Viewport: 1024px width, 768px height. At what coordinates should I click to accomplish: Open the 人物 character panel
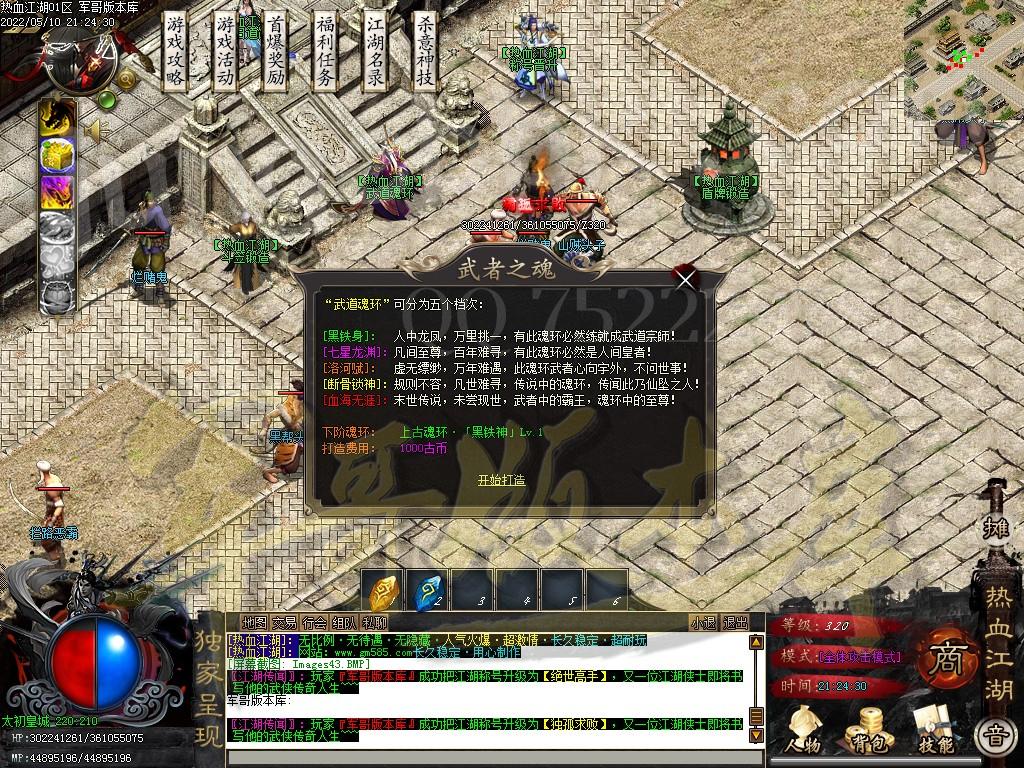coord(802,730)
